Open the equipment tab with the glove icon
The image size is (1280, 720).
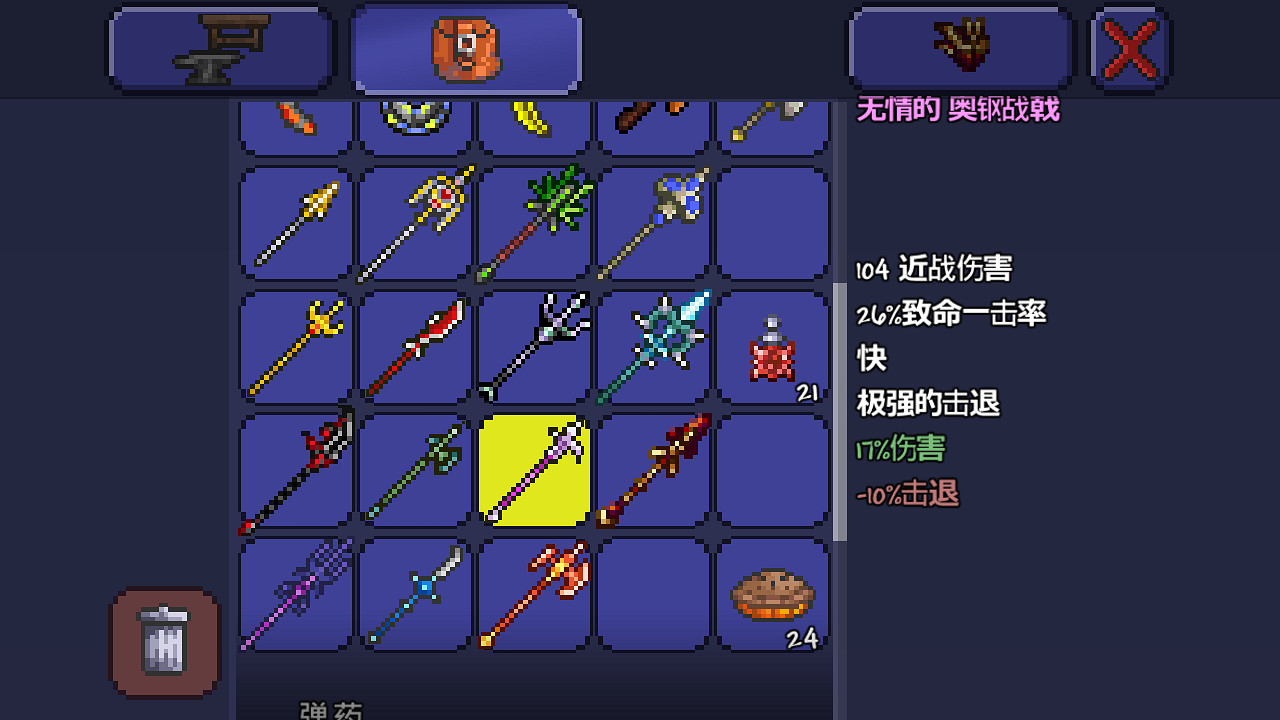point(960,47)
